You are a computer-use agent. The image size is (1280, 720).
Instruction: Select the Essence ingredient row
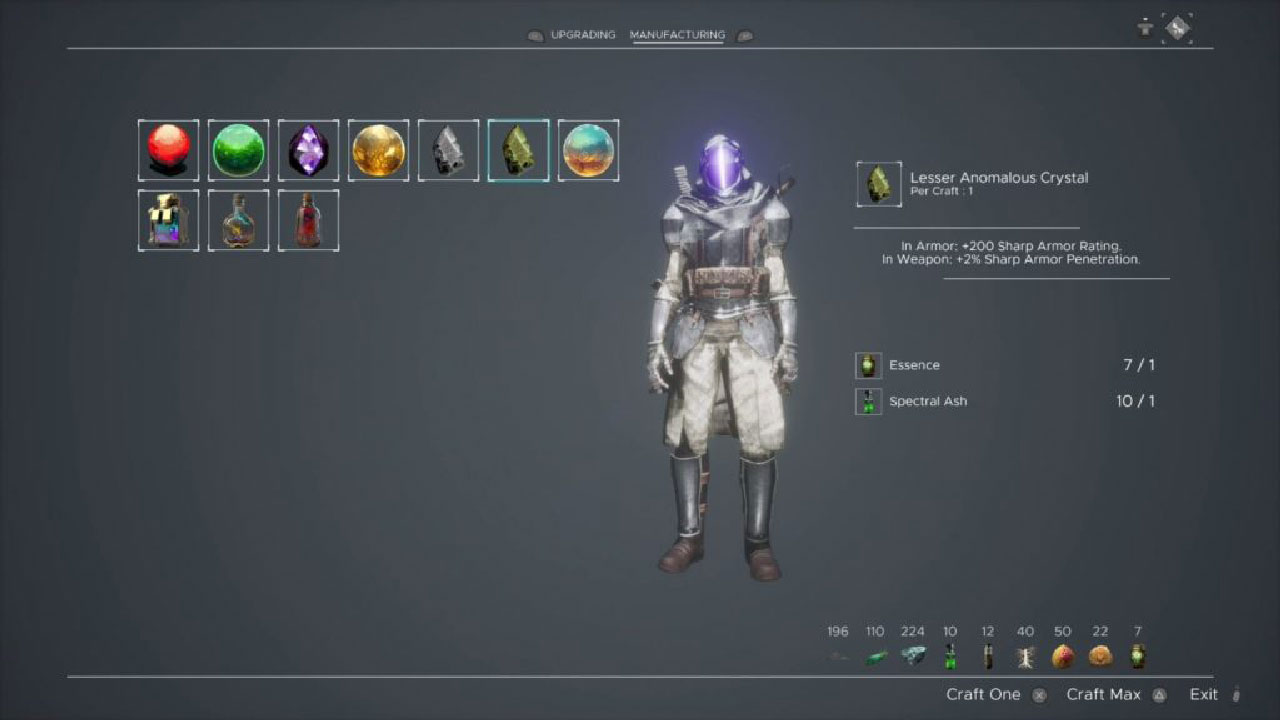(x=1005, y=365)
